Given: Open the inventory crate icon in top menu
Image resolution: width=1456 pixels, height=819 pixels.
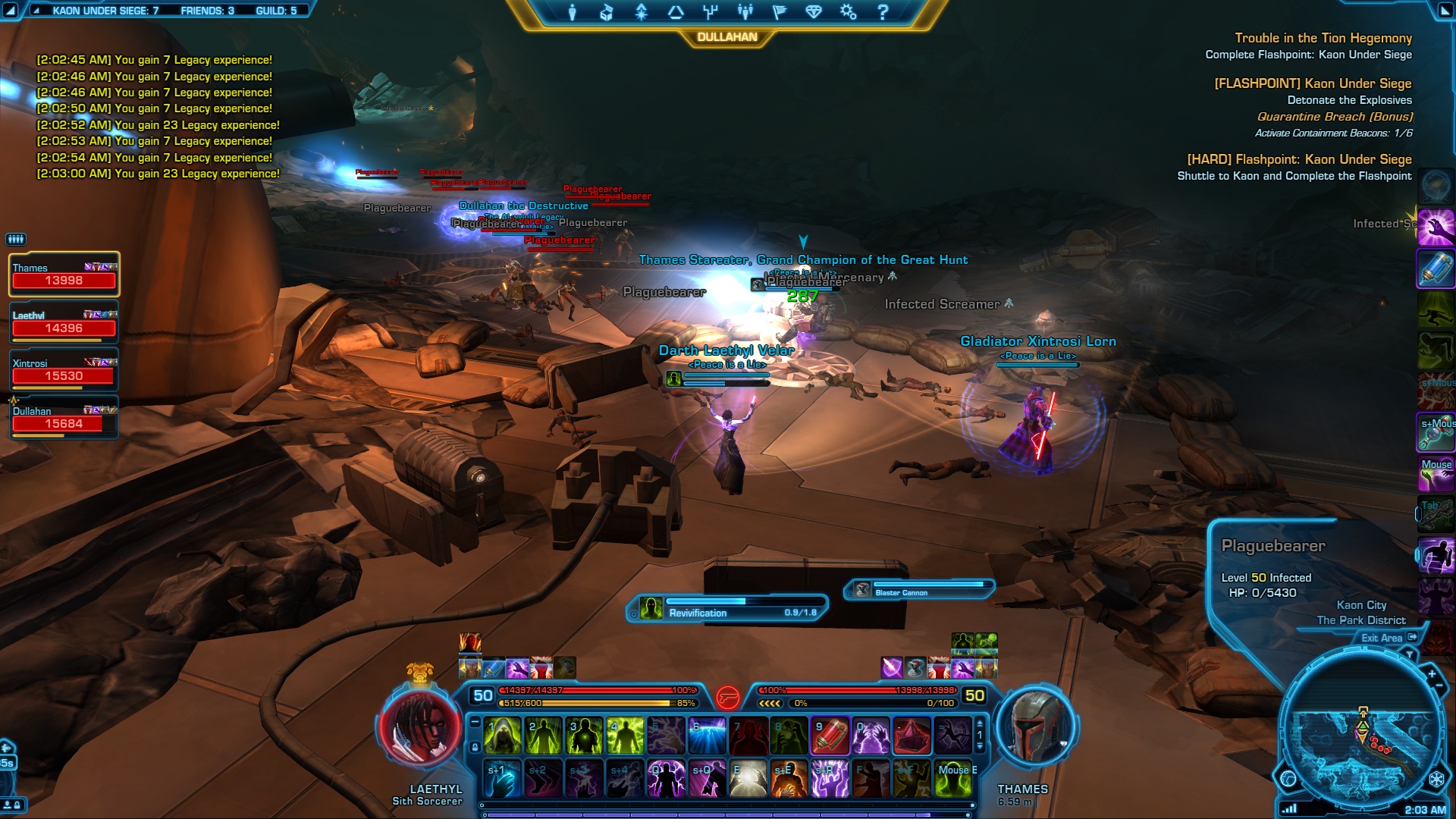Looking at the screenshot, I should (607, 12).
